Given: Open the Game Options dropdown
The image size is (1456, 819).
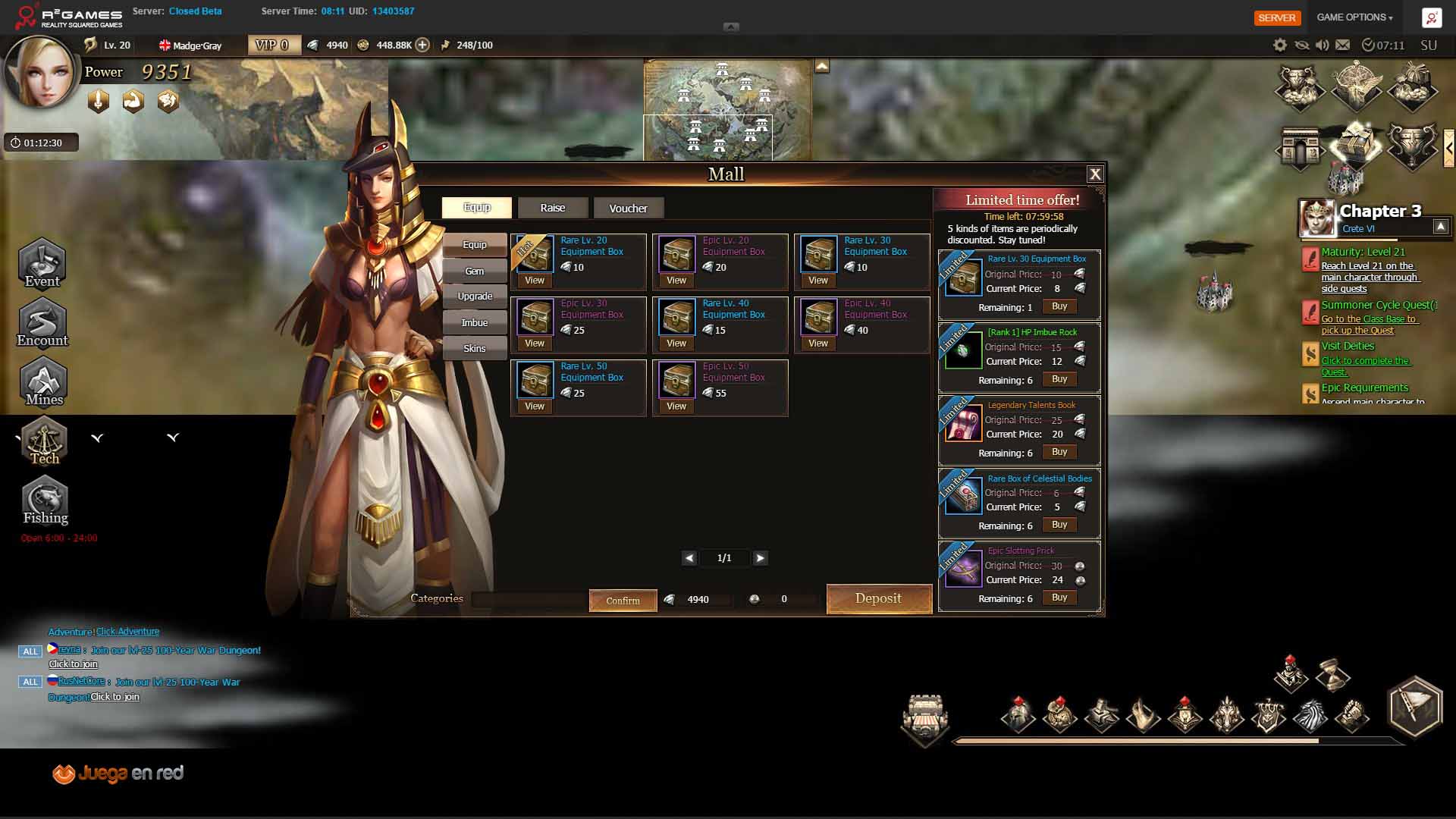Looking at the screenshot, I should (x=1354, y=17).
